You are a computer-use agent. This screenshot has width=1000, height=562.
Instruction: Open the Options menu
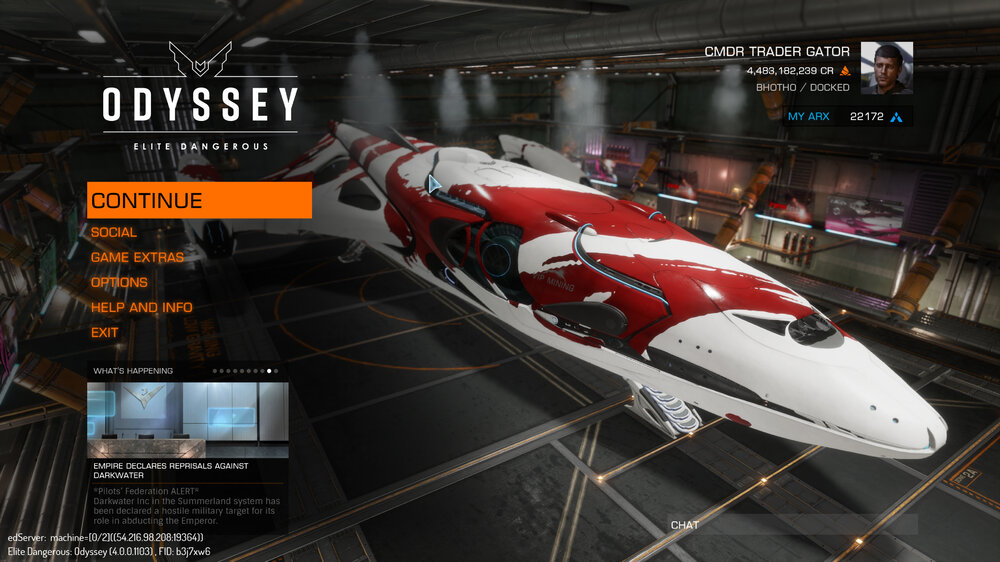119,282
